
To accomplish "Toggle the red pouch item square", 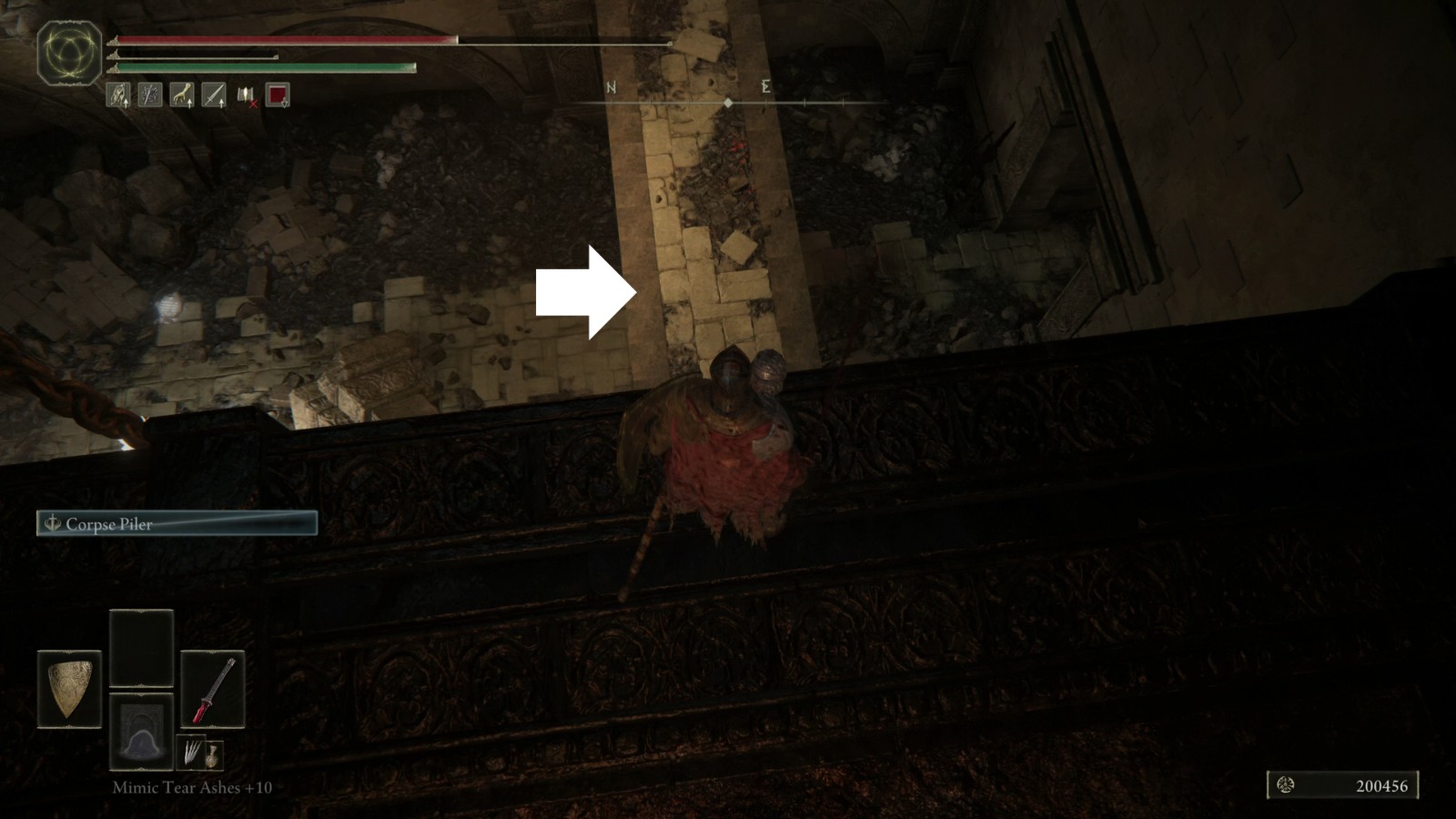I will click(277, 95).
